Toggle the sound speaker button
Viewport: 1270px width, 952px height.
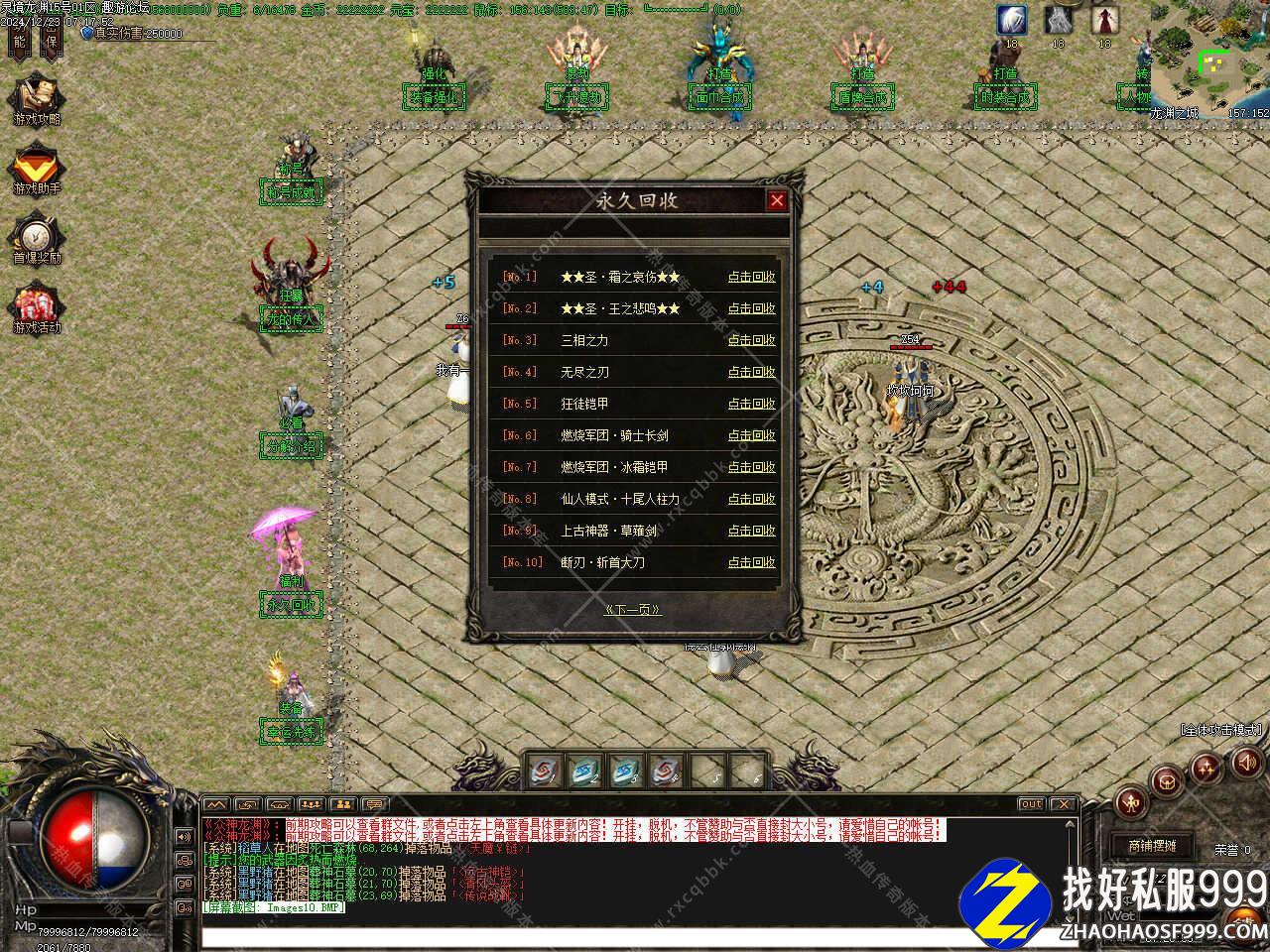[1245, 762]
